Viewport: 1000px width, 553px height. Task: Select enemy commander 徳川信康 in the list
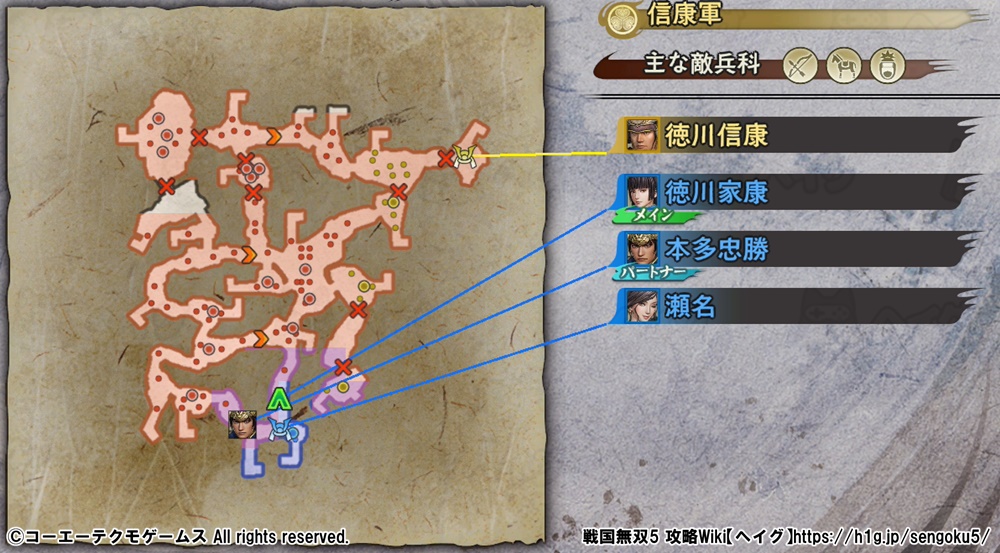point(790,135)
